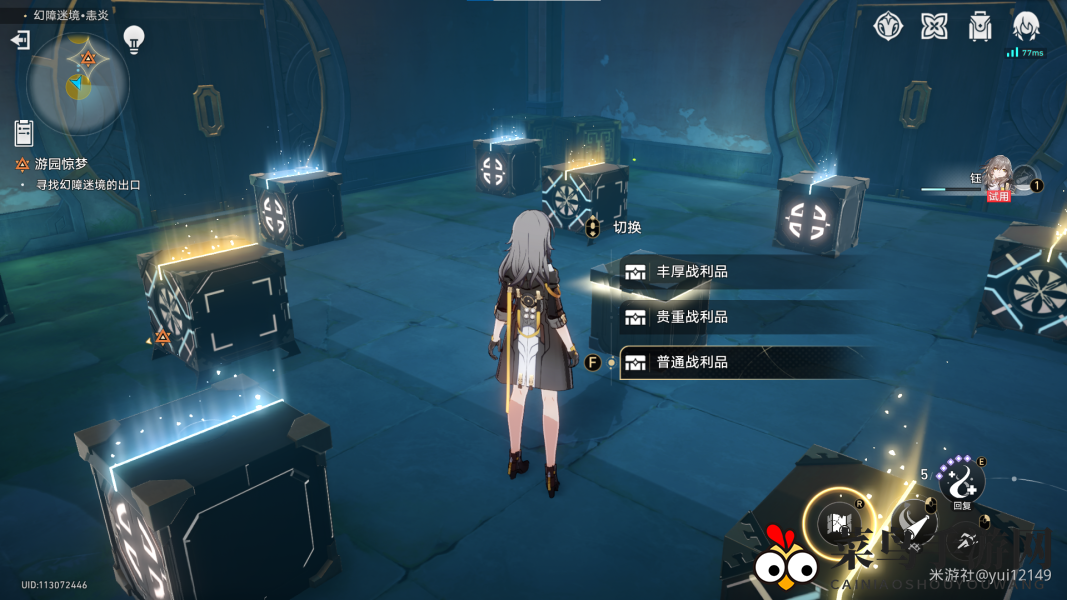Select the 游园惊梦 quest tracker
1067x600 pixels.
(62, 164)
